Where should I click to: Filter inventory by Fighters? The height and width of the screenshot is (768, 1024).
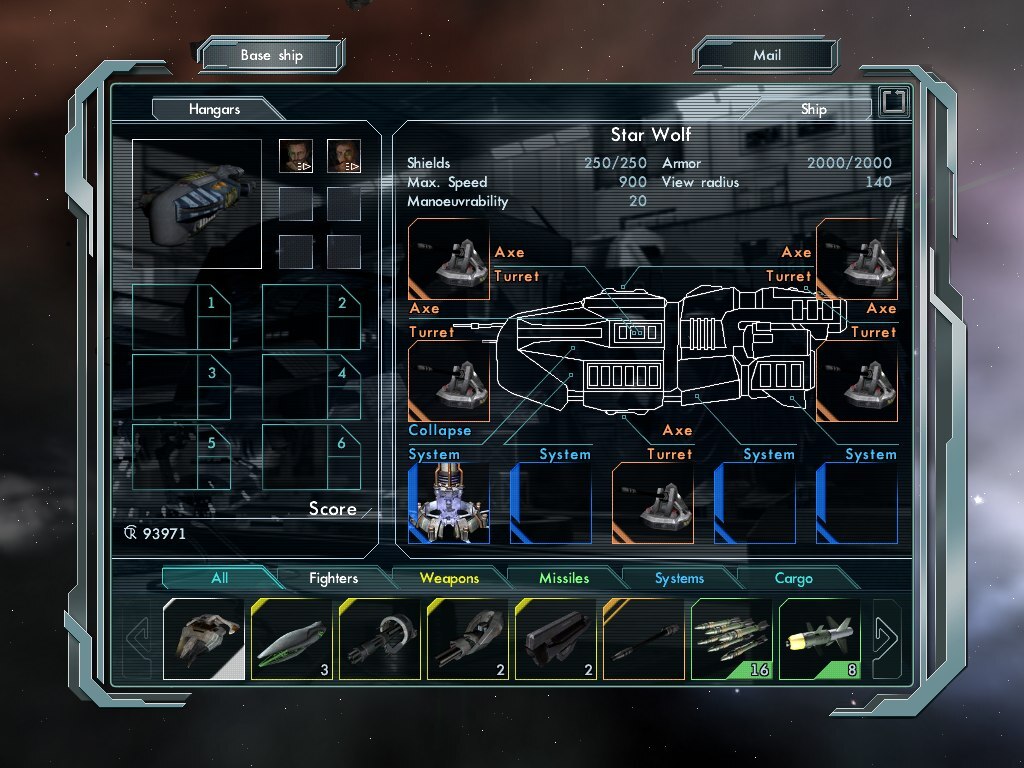(x=333, y=578)
